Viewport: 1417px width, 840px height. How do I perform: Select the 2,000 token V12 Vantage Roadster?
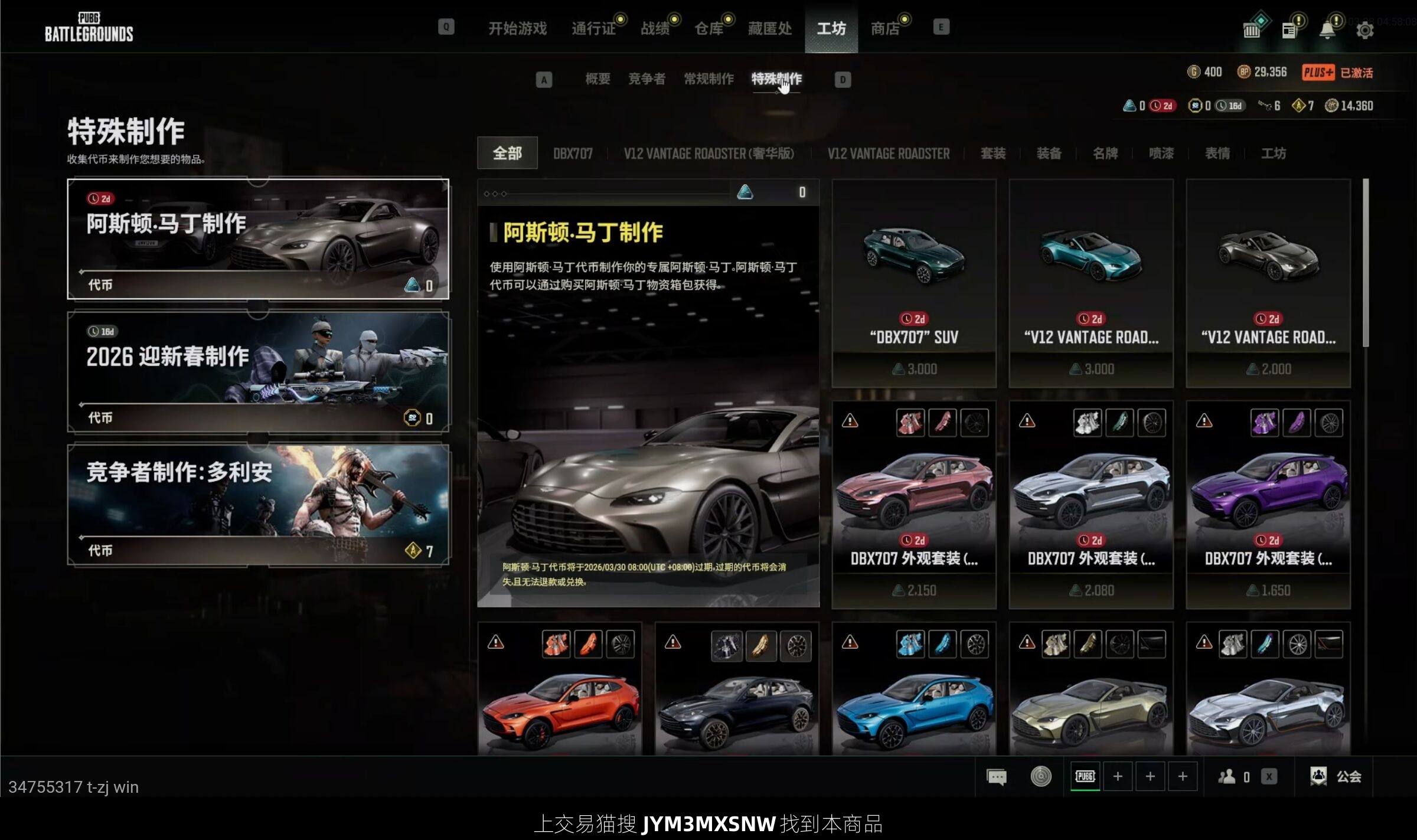click(x=1268, y=283)
